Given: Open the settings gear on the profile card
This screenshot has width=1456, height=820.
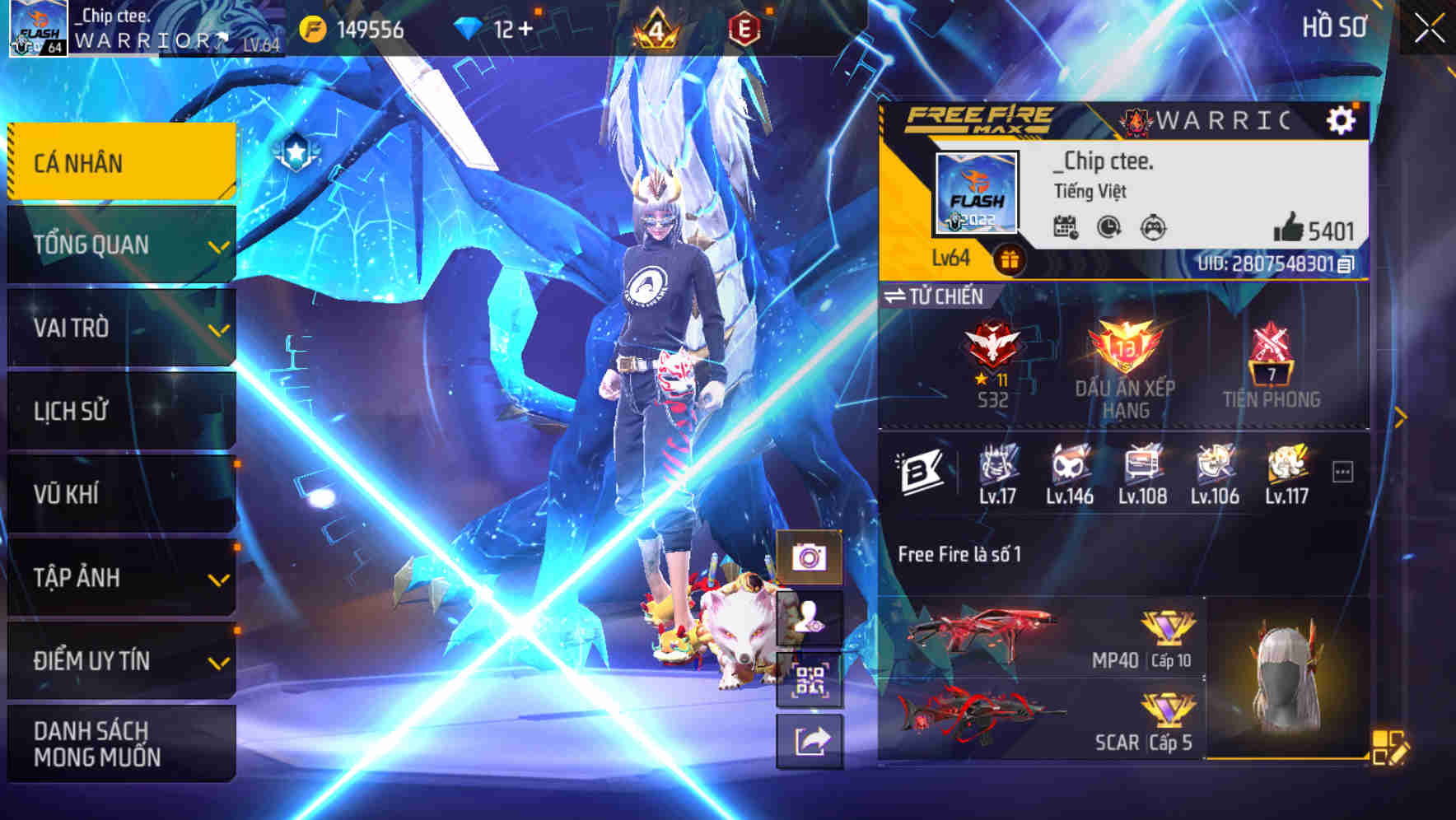Looking at the screenshot, I should click(1342, 119).
